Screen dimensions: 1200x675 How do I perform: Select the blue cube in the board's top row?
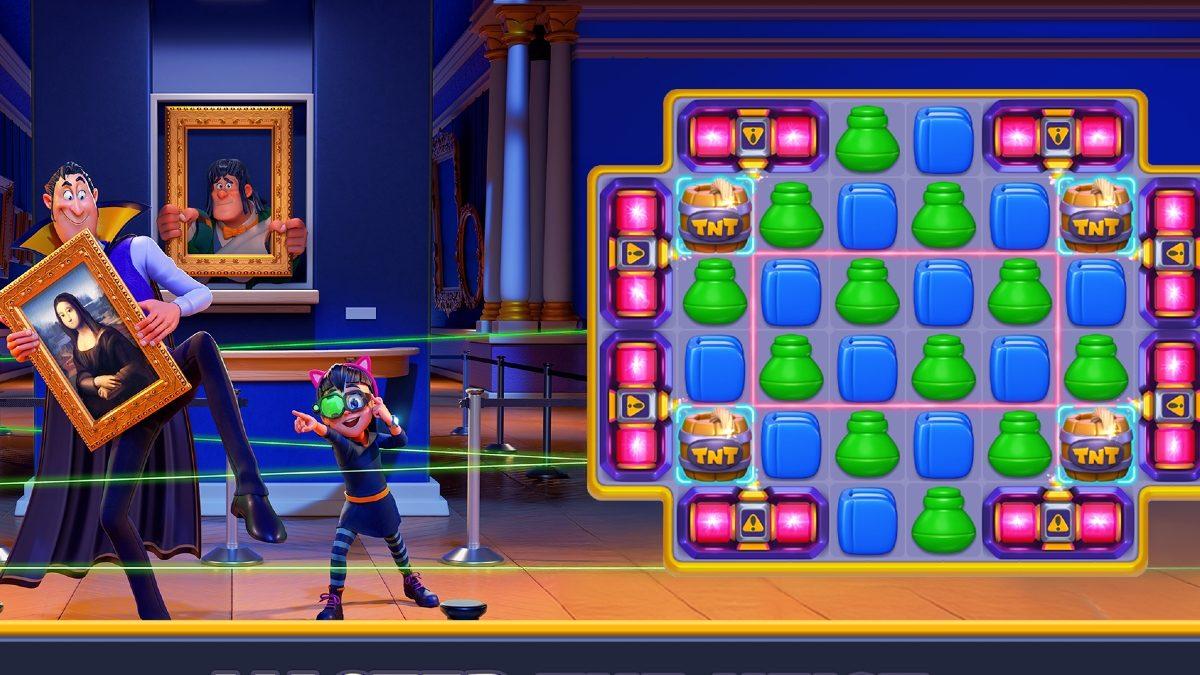point(943,140)
